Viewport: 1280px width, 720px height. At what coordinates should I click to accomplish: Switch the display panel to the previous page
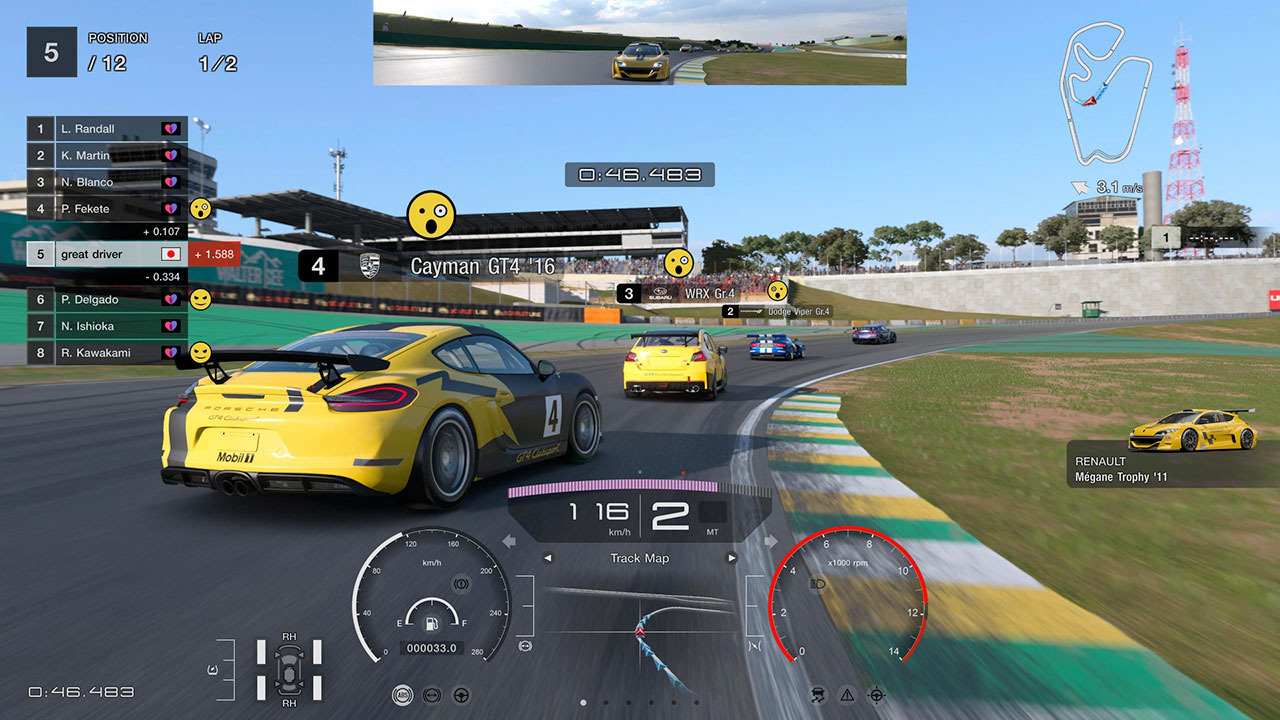tap(547, 558)
